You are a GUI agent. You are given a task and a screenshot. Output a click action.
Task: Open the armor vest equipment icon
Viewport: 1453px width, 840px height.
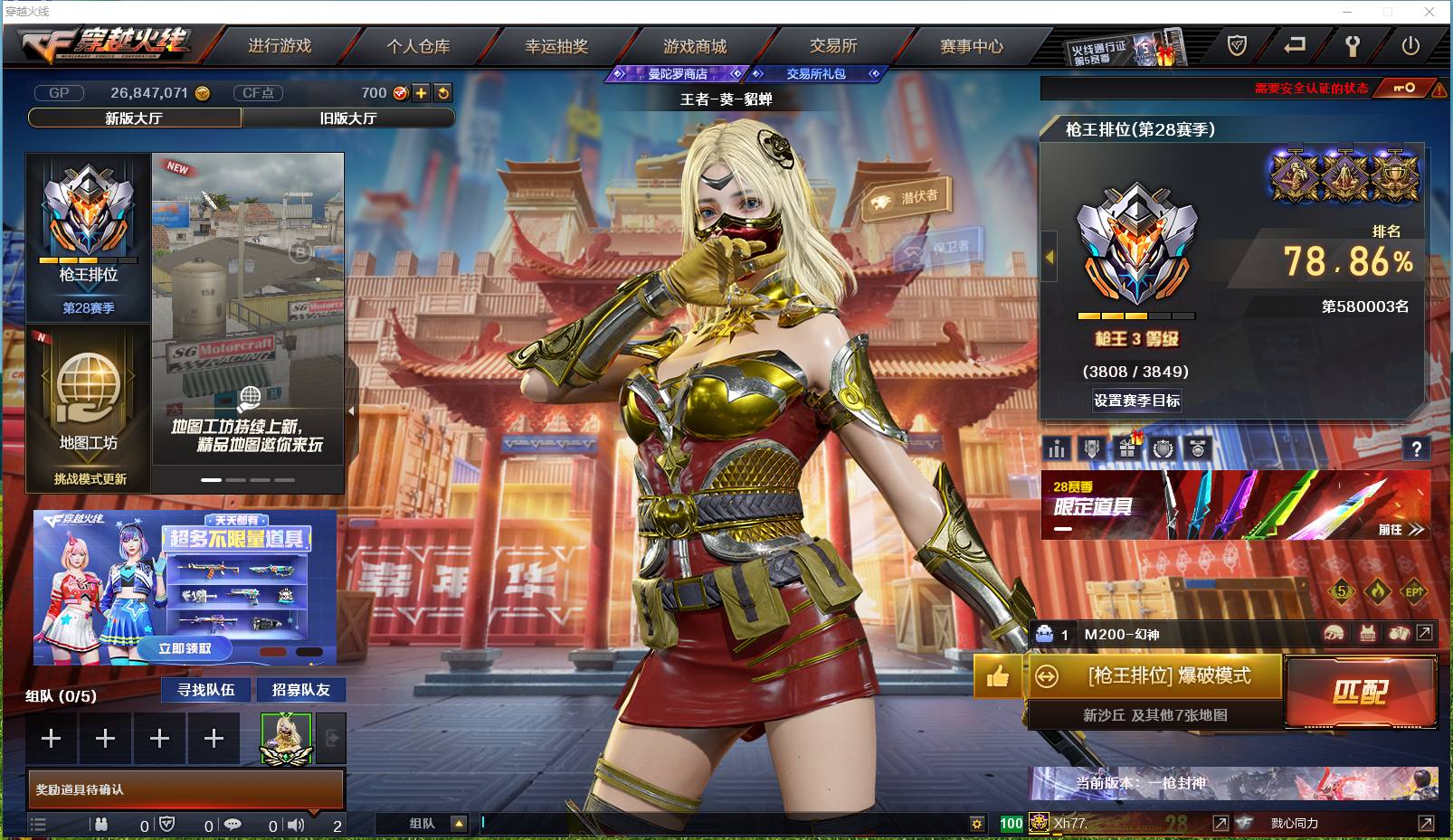[1368, 633]
